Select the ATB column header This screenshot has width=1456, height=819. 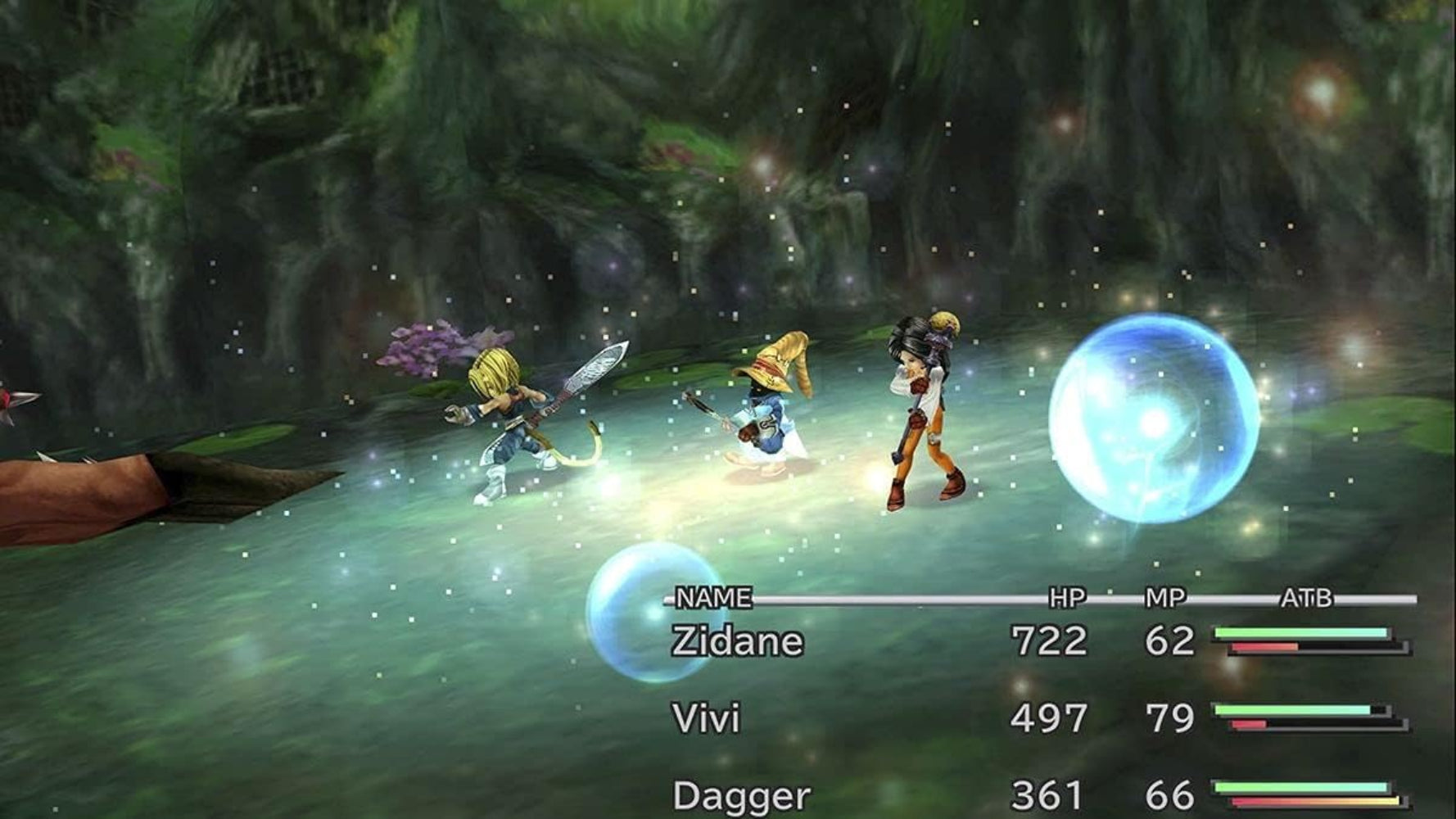[x=1308, y=600]
